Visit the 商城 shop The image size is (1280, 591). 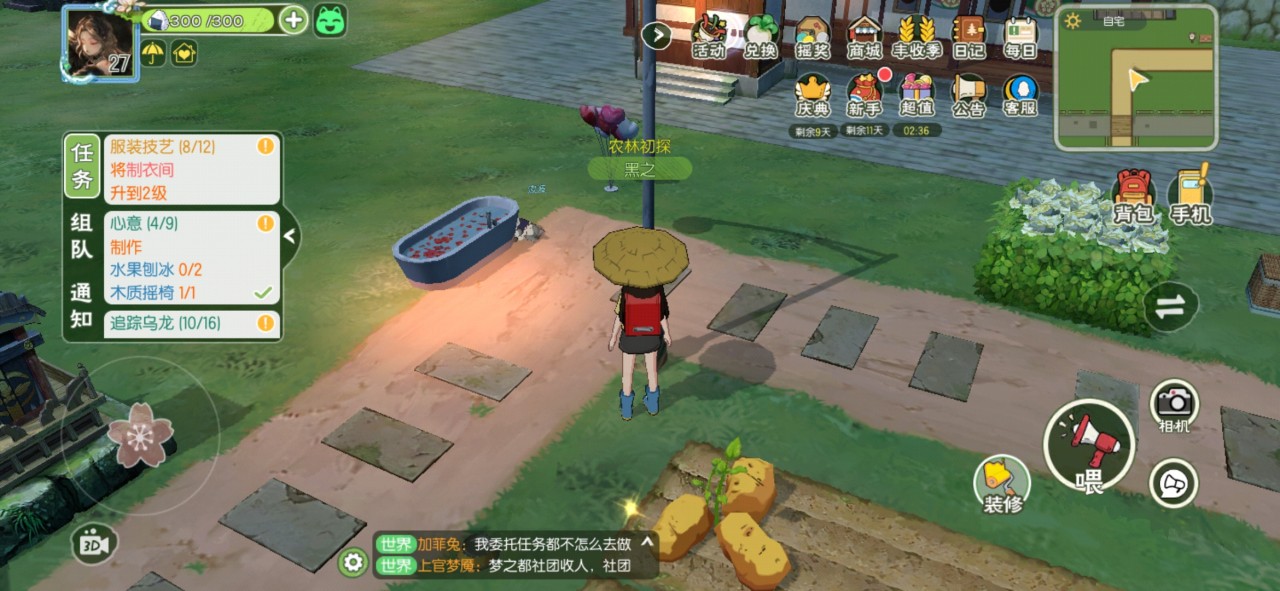(864, 36)
